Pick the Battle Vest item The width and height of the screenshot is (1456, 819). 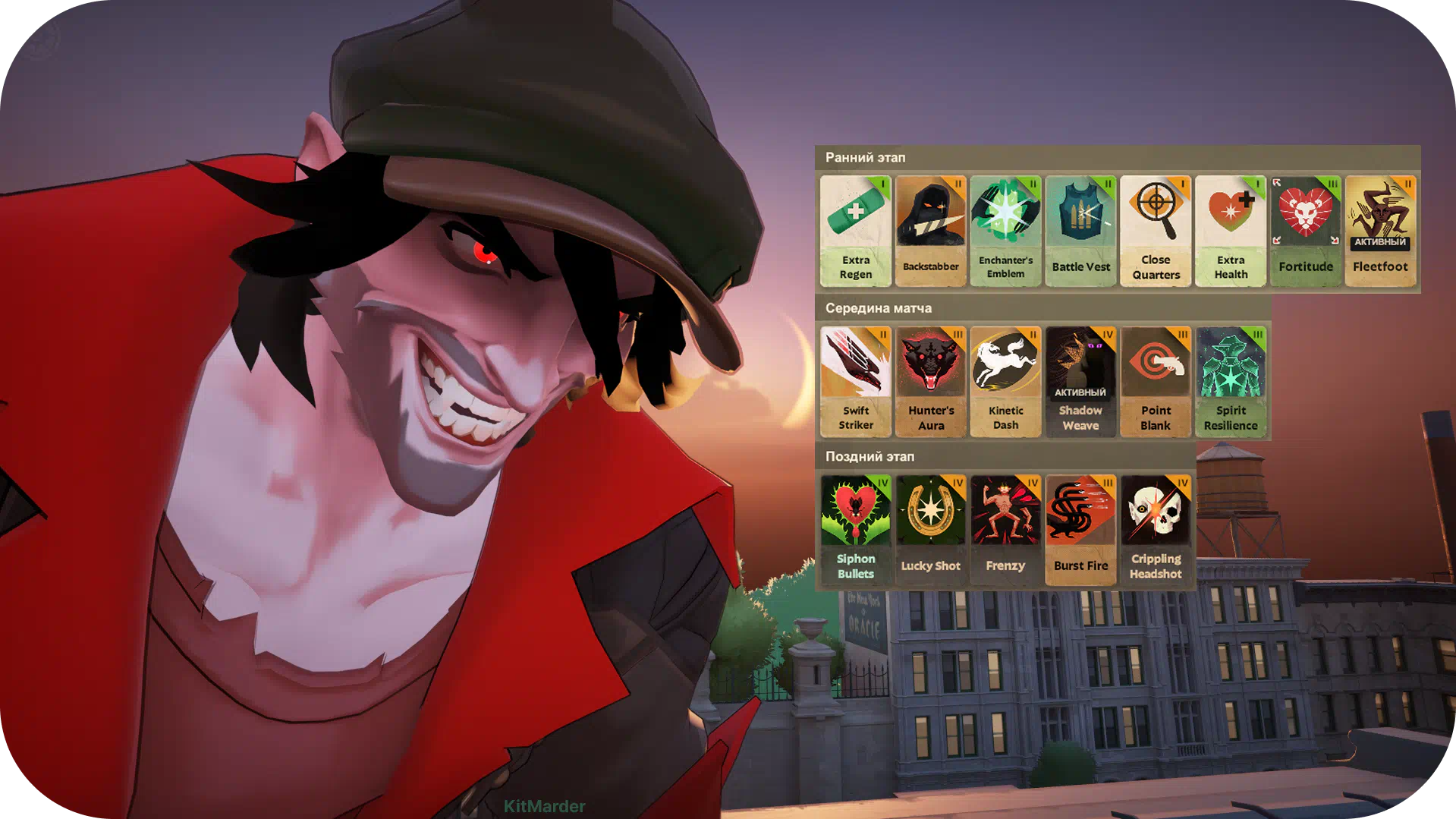click(1080, 231)
